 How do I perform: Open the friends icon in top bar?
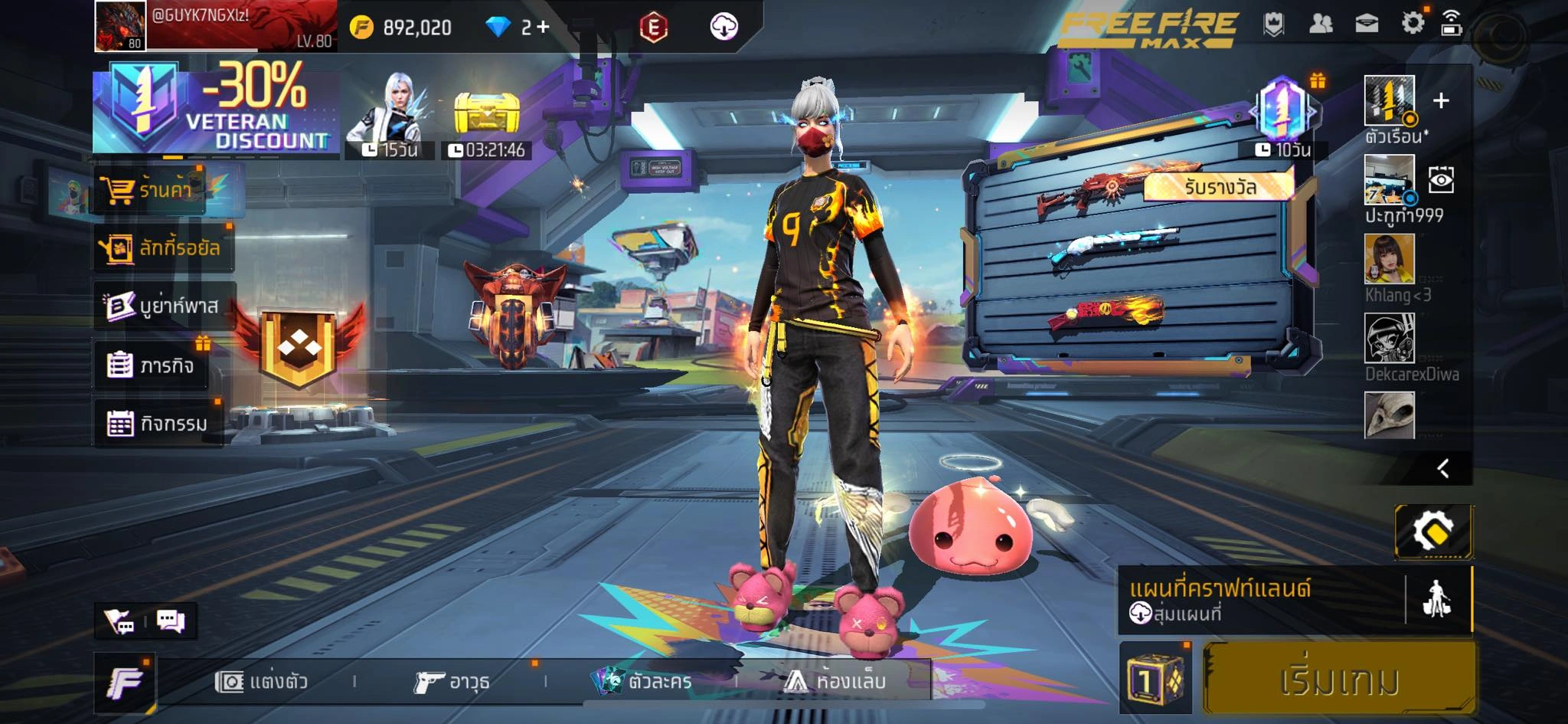tap(1321, 24)
